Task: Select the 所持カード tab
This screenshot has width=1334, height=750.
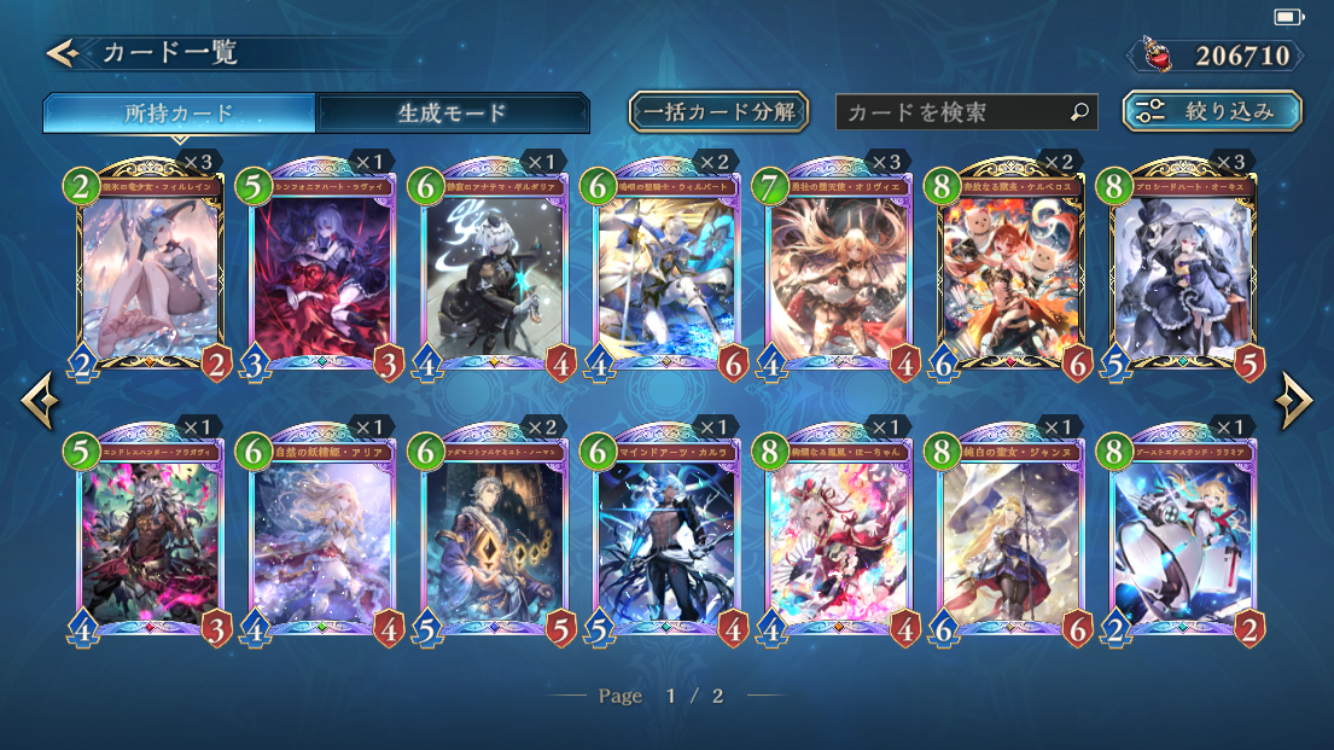Action: [x=179, y=113]
